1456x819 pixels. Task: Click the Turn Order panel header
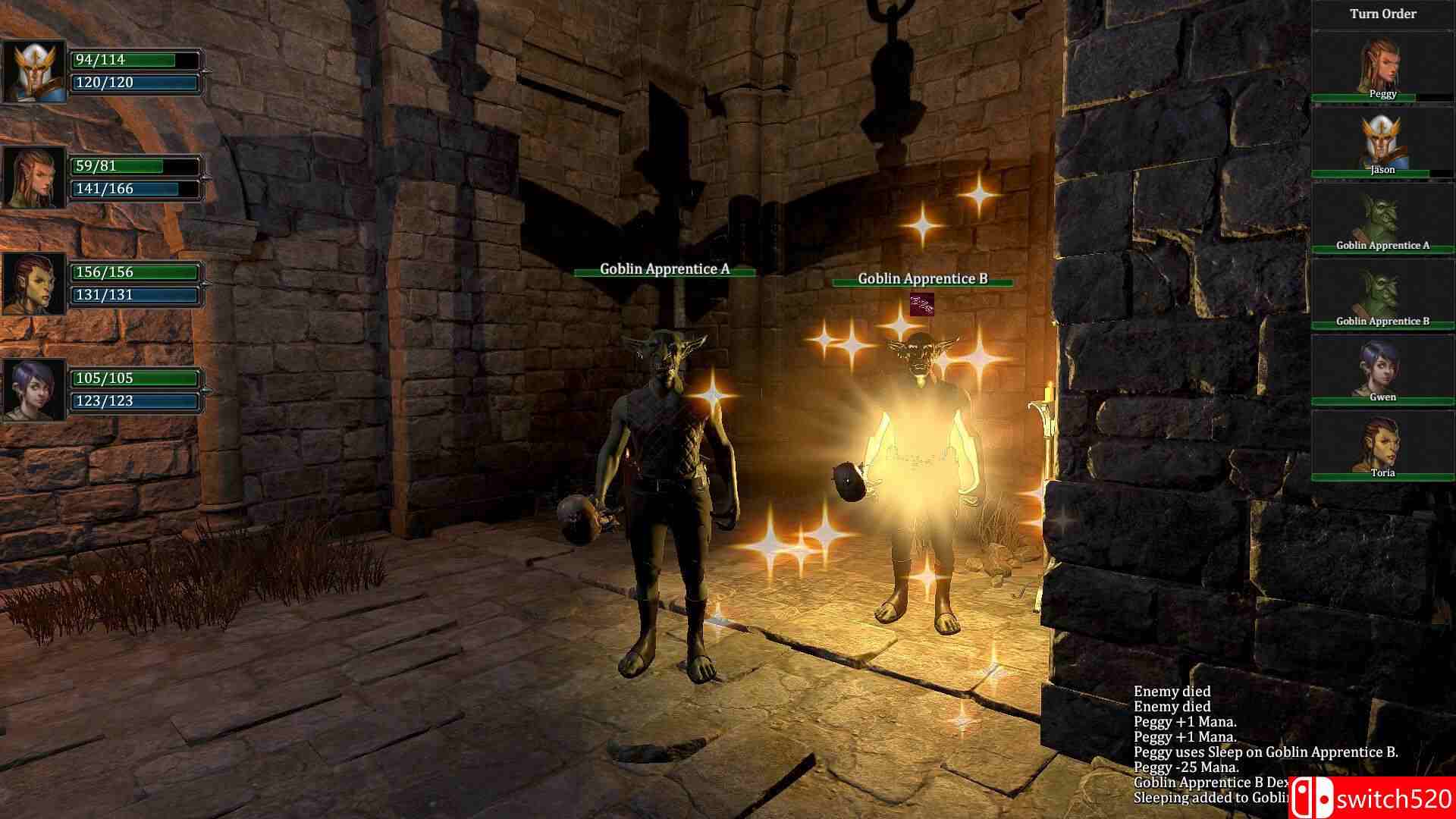click(1382, 13)
